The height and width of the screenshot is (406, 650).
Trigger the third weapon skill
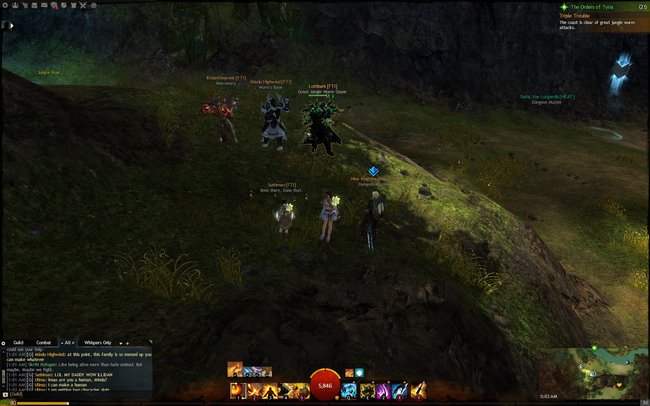(x=268, y=389)
